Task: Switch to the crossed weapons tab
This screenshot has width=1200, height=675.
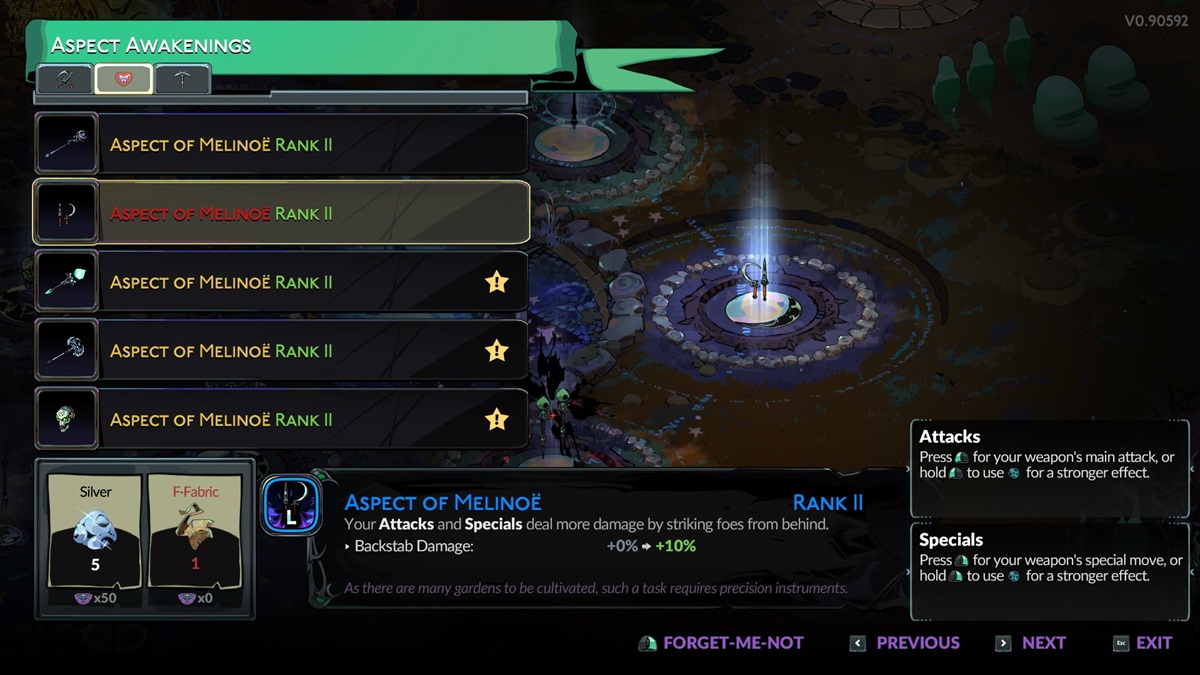Action: click(65, 79)
